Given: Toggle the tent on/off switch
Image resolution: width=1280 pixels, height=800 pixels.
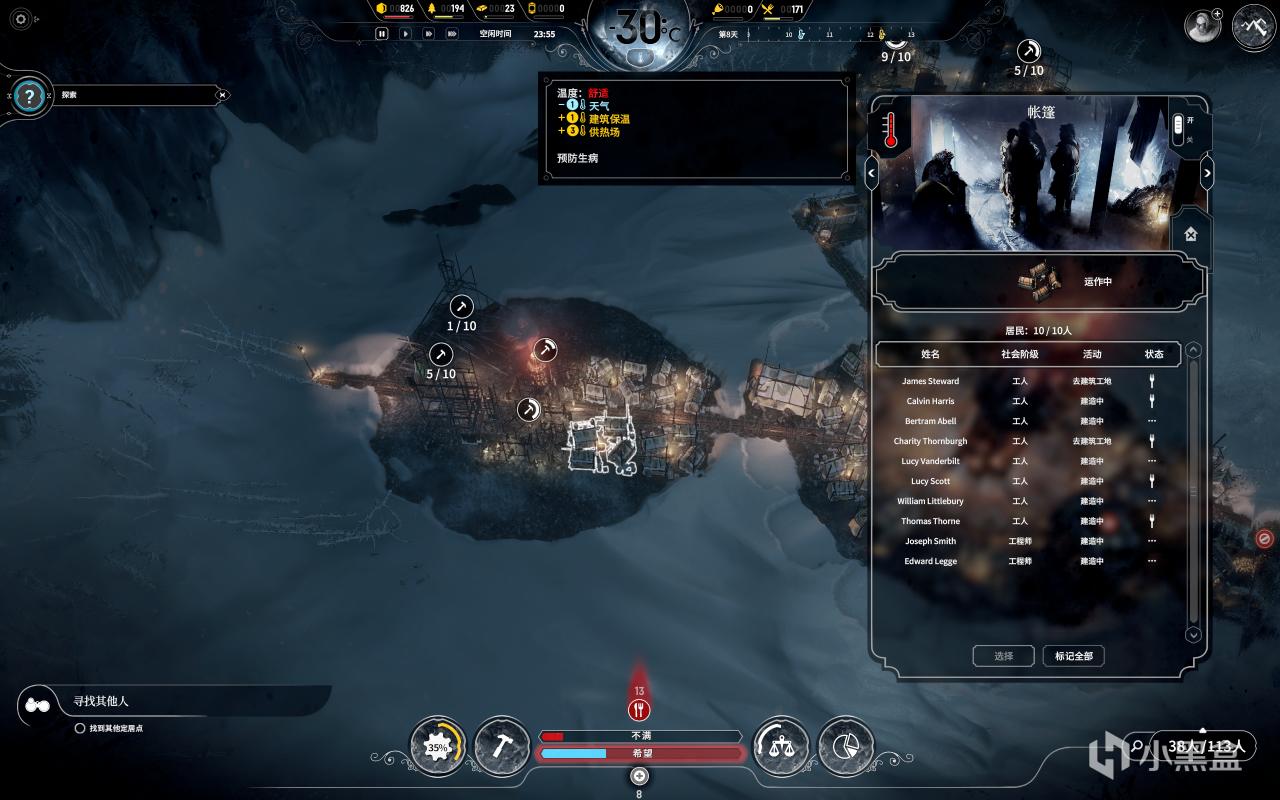Looking at the screenshot, I should pyautogui.click(x=1178, y=128).
